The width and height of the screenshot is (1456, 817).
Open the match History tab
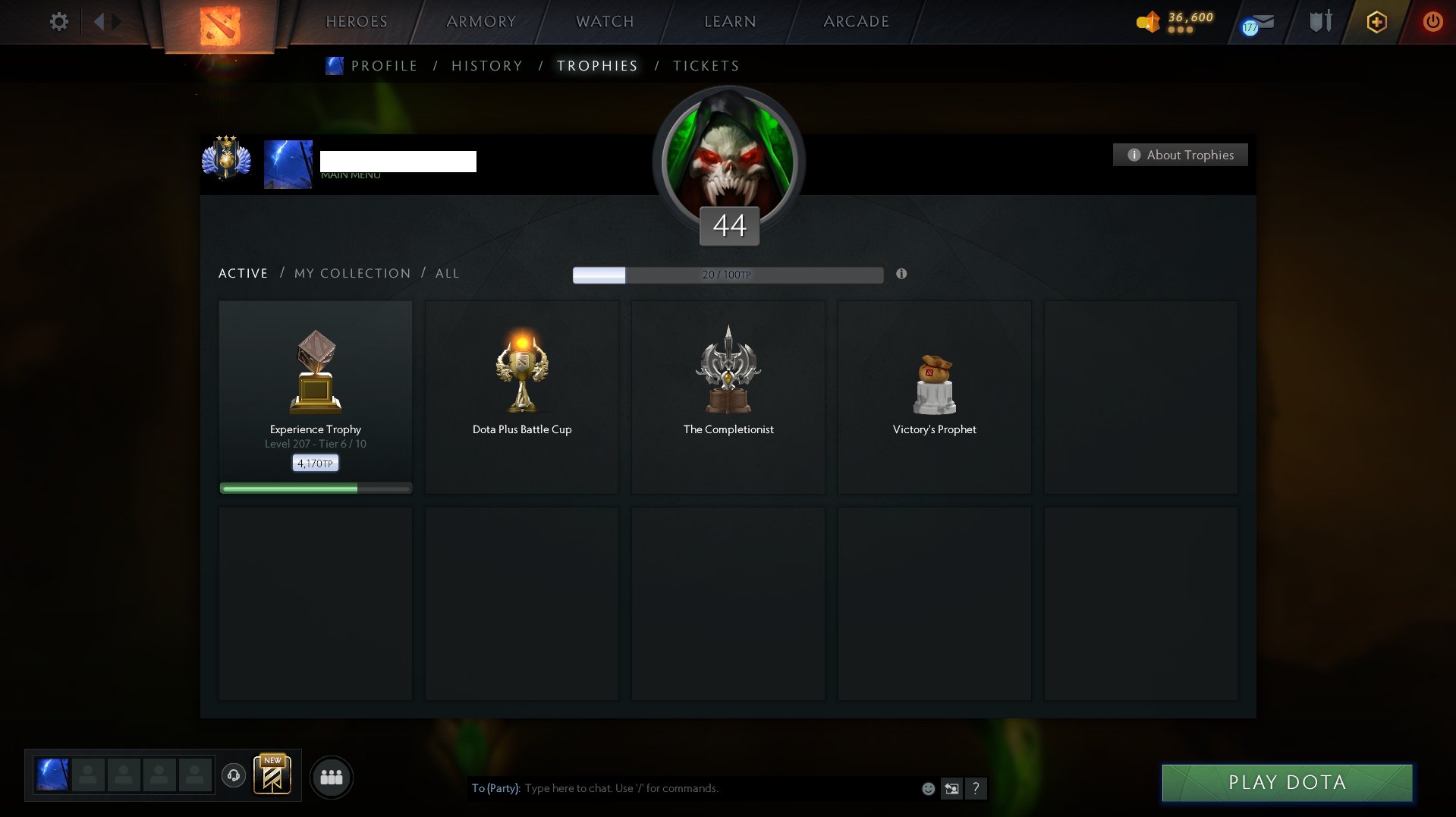click(x=487, y=66)
